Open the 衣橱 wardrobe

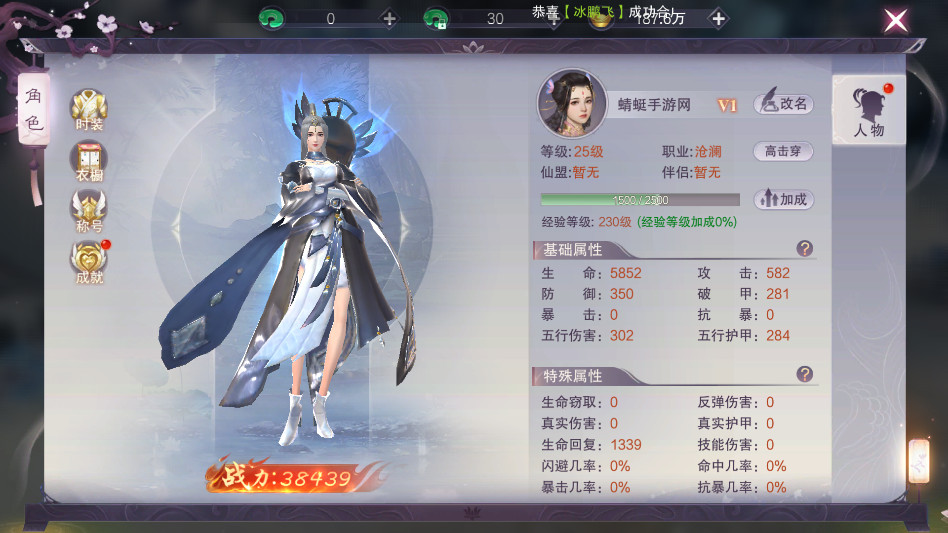(x=89, y=161)
